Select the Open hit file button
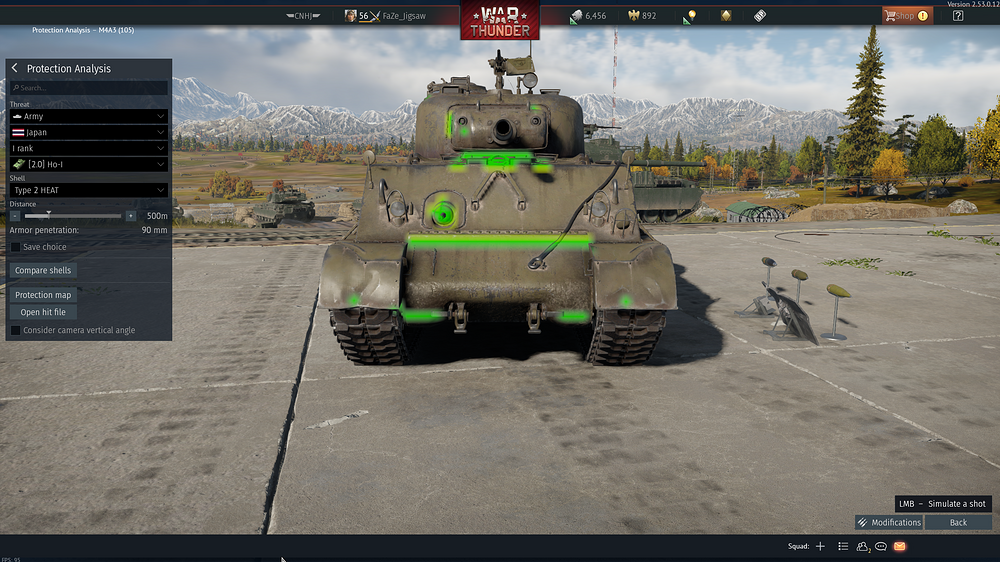Image resolution: width=1000 pixels, height=562 pixels. click(x=43, y=312)
